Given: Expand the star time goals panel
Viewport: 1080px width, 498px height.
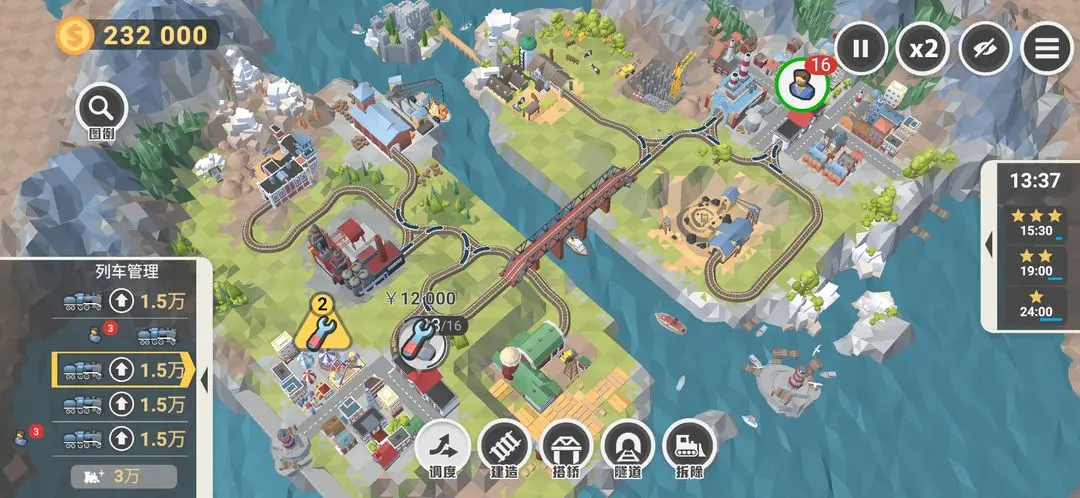Looking at the screenshot, I should click(x=989, y=245).
